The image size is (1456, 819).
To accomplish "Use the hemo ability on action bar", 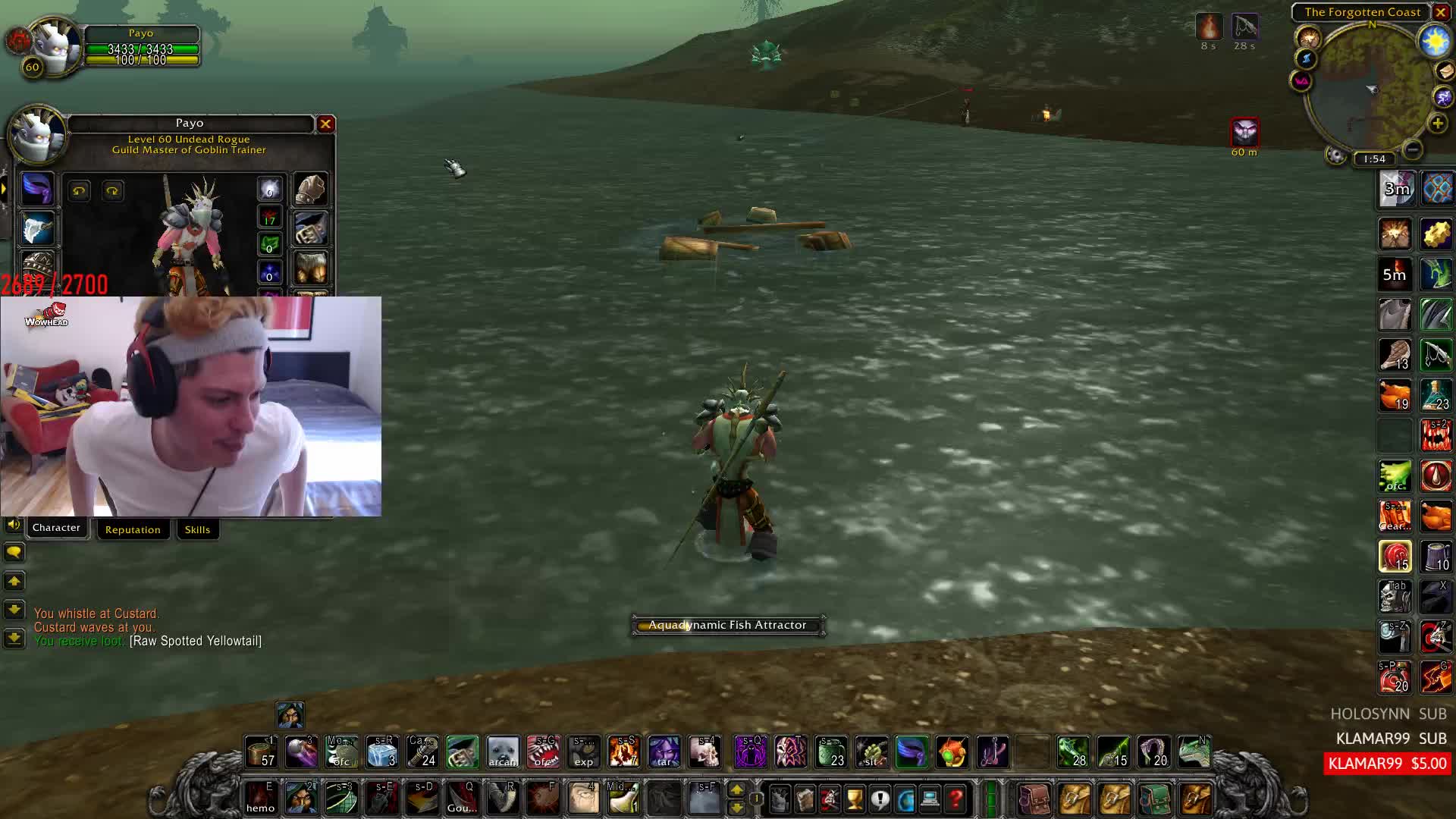I will [260, 798].
